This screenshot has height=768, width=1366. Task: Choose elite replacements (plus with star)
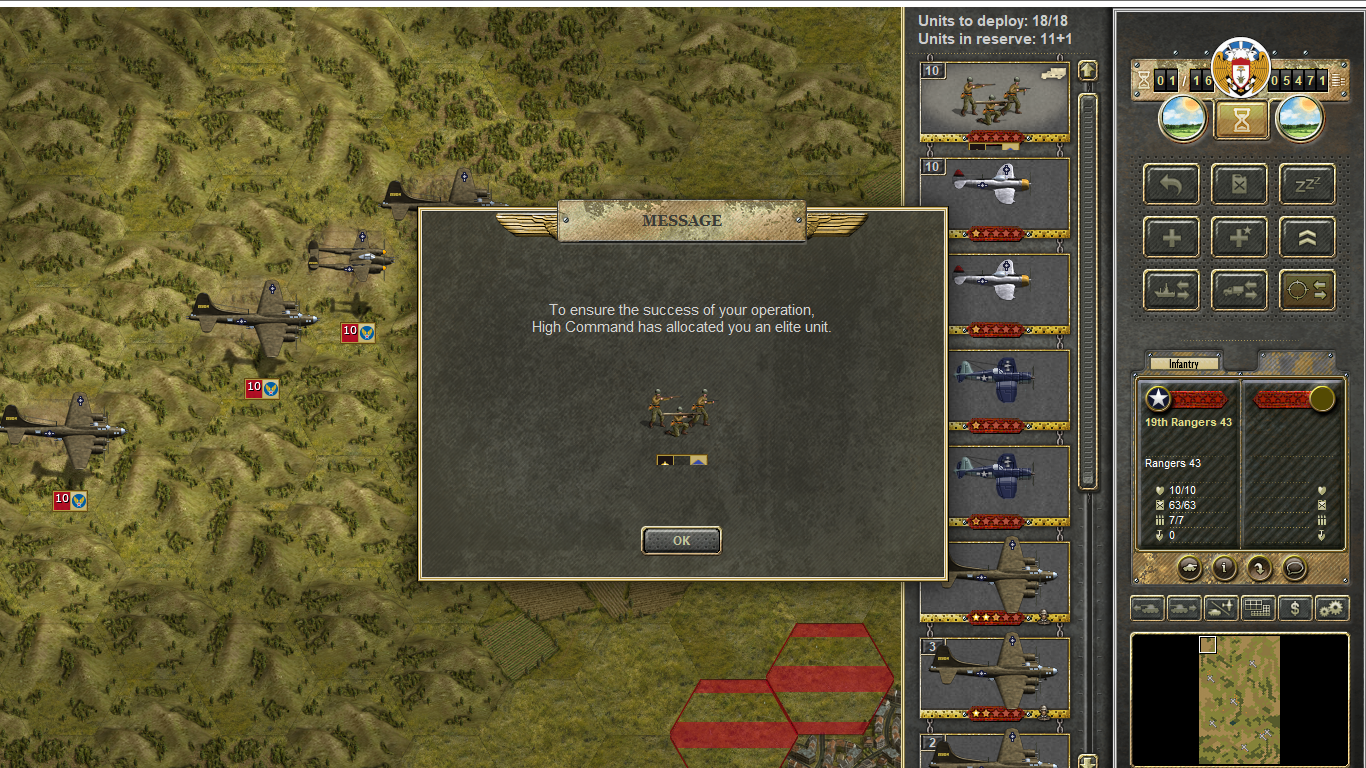click(1239, 237)
